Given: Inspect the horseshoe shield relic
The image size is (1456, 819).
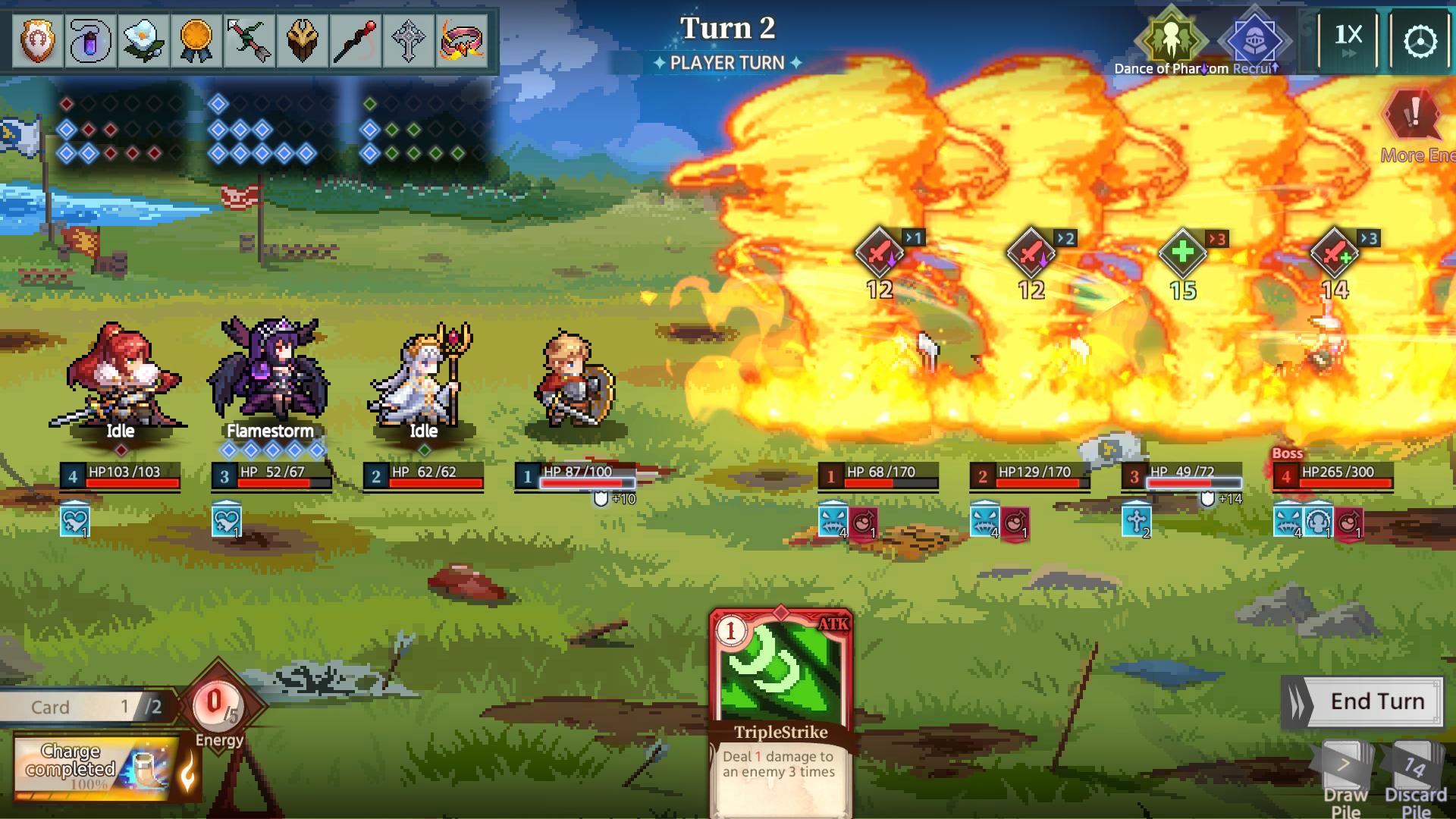Looking at the screenshot, I should click(x=38, y=40).
